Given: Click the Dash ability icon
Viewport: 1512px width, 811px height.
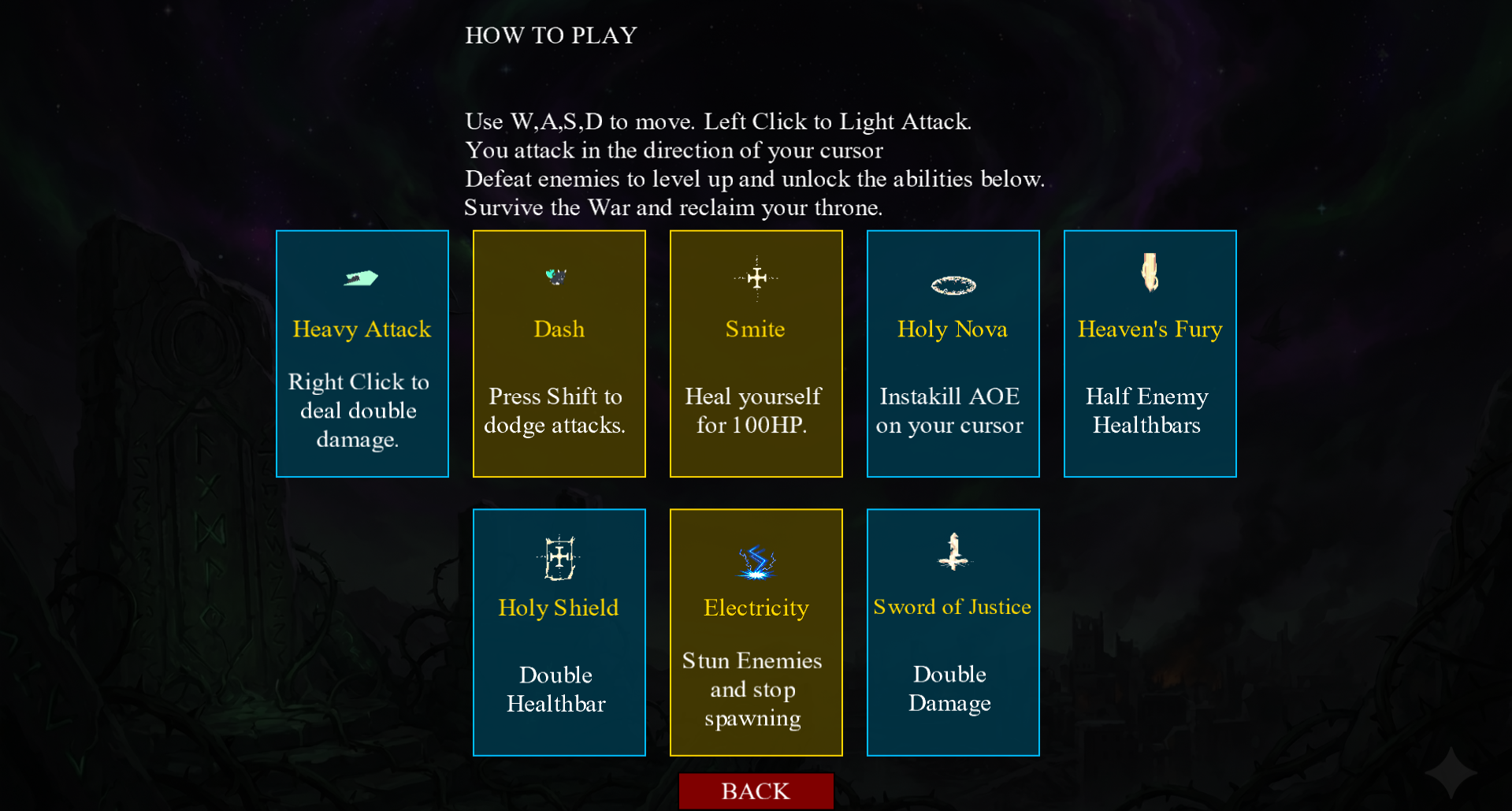Looking at the screenshot, I should (x=558, y=276).
